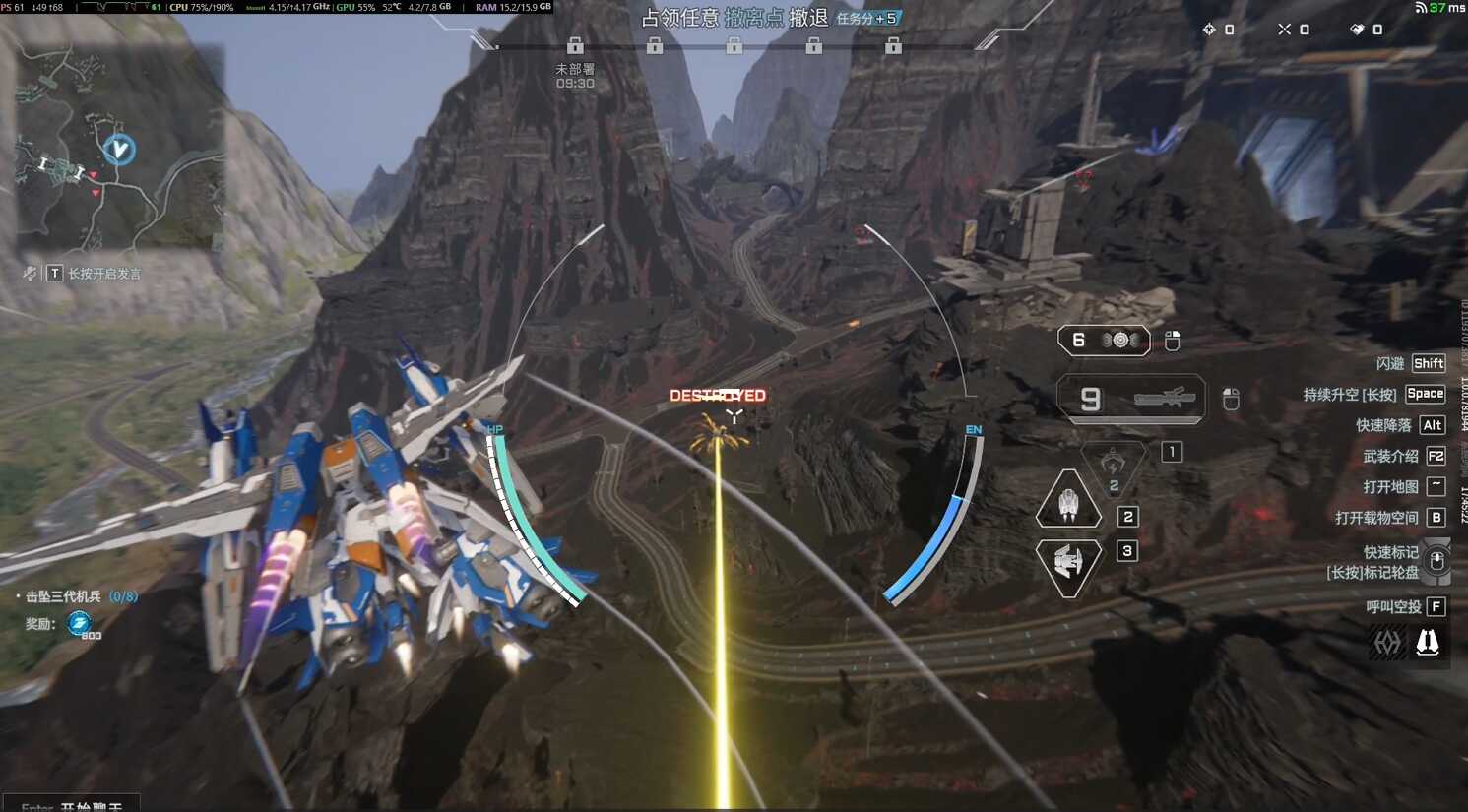The width and height of the screenshot is (1468, 812).
Task: Click the 800 reward currency icon
Action: [x=79, y=623]
